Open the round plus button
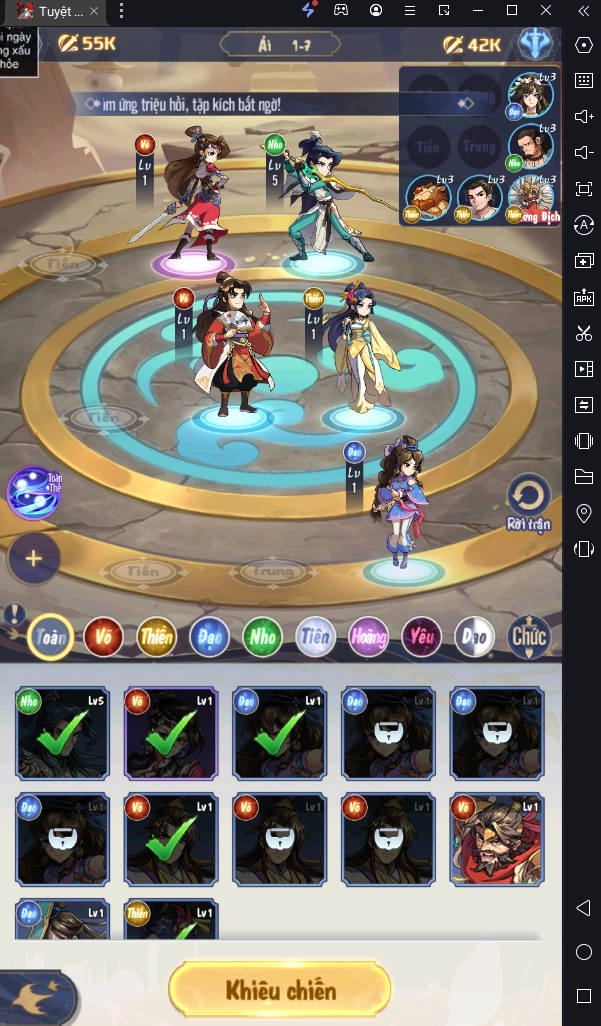Screen dimensions: 601x1026 point(33,558)
